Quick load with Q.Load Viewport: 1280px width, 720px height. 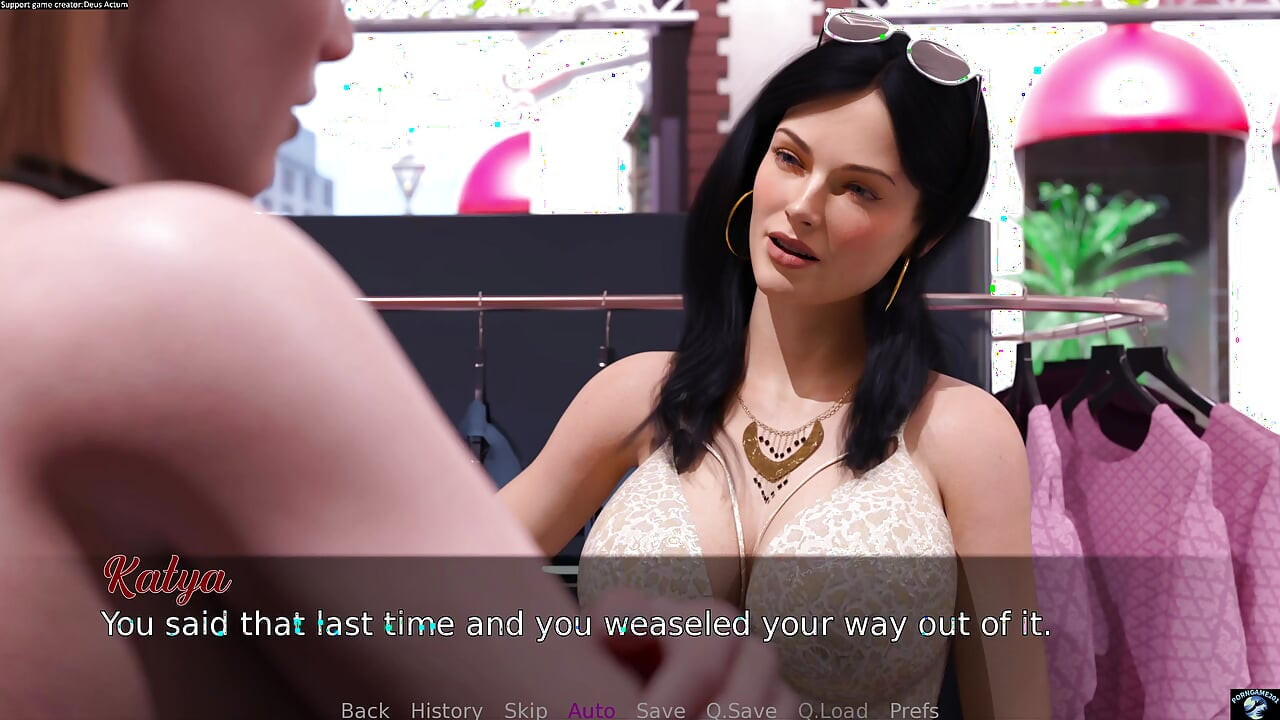(833, 710)
